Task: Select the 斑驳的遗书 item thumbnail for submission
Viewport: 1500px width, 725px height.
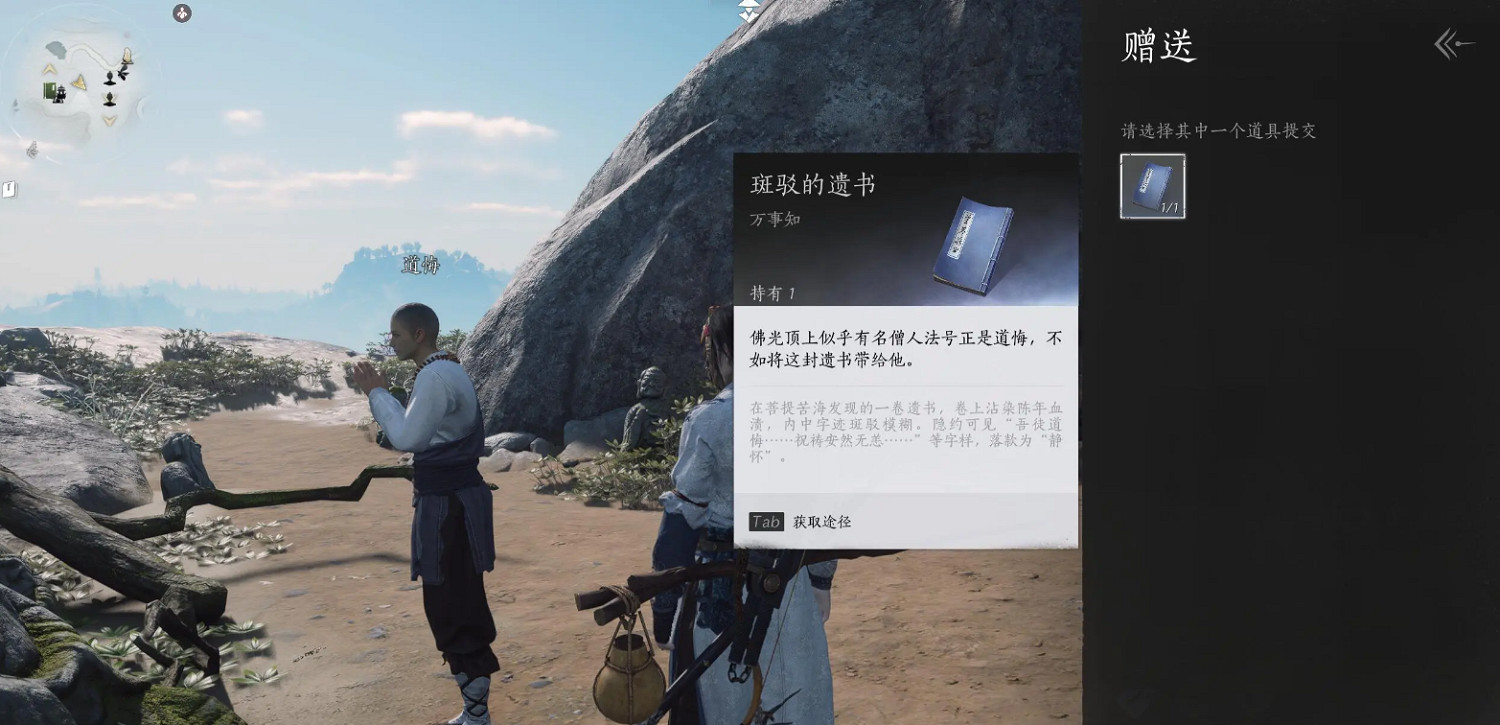Action: click(1152, 185)
